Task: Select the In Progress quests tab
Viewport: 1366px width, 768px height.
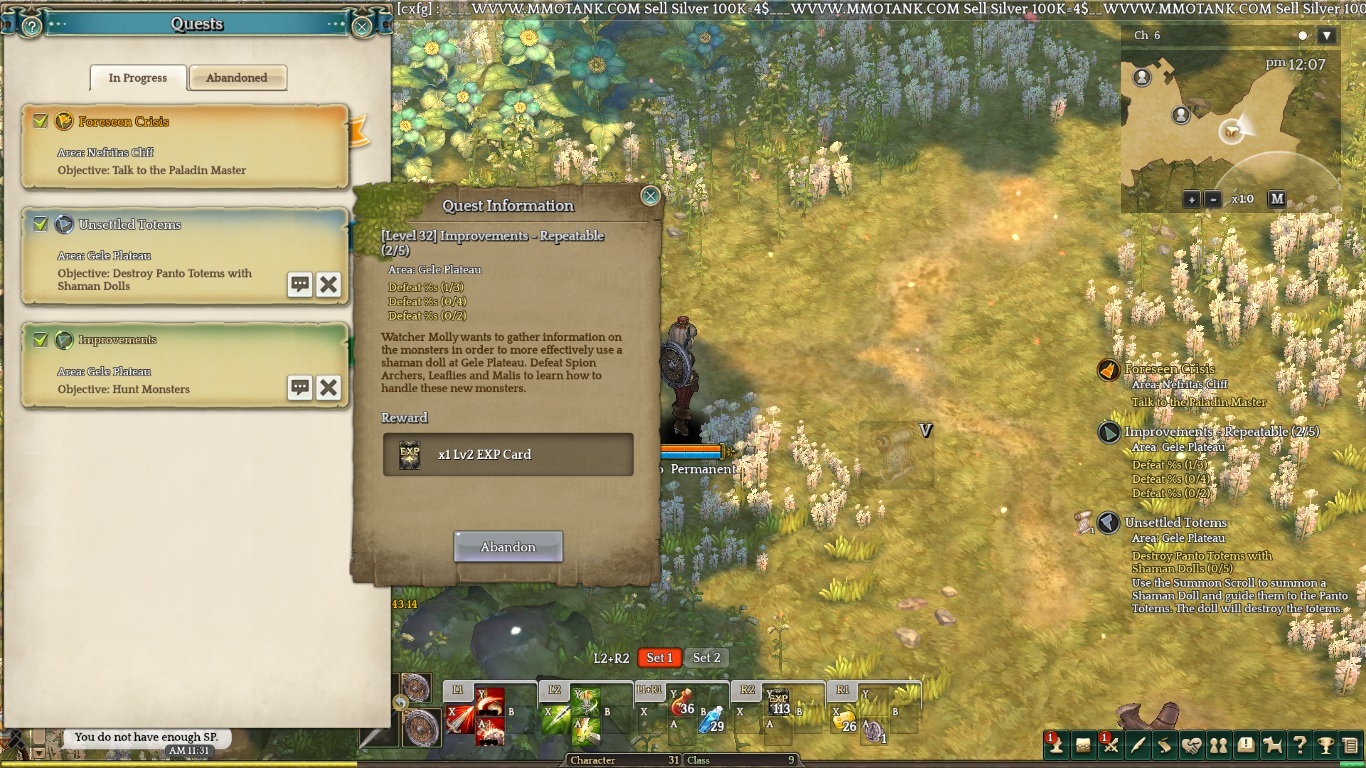Action: 138,78
